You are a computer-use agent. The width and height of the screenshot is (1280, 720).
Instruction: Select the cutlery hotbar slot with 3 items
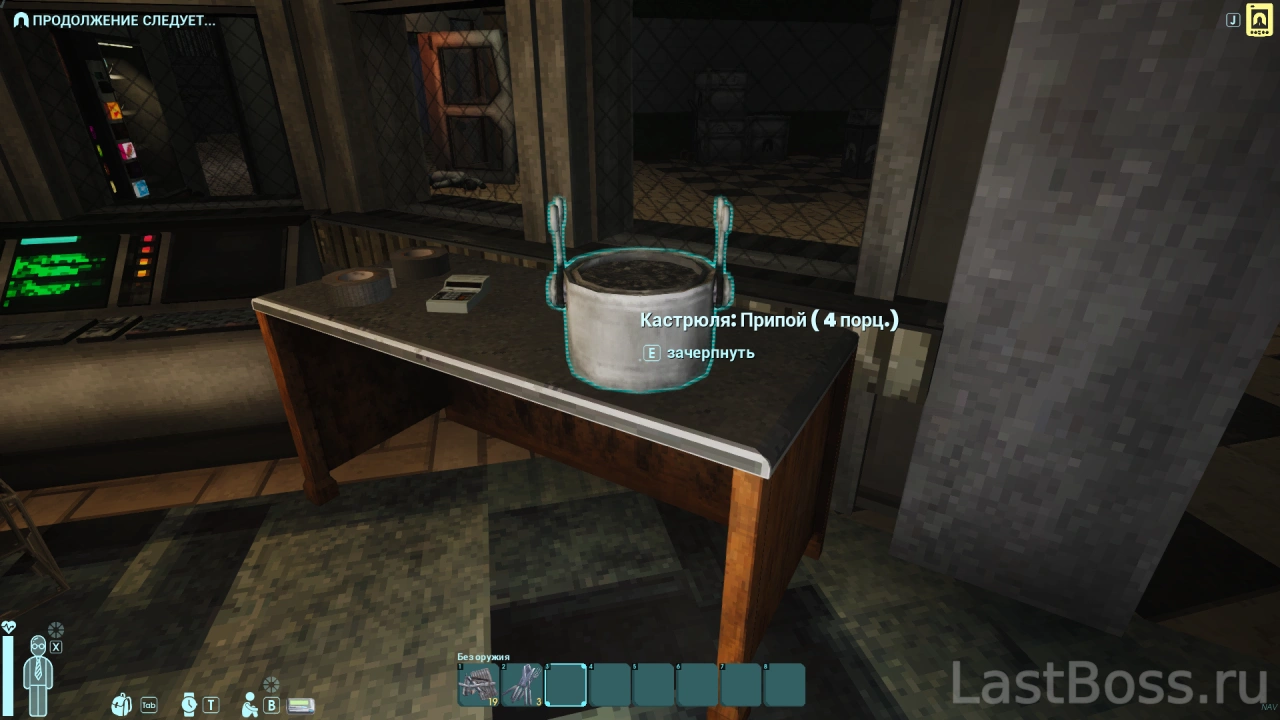(x=522, y=685)
